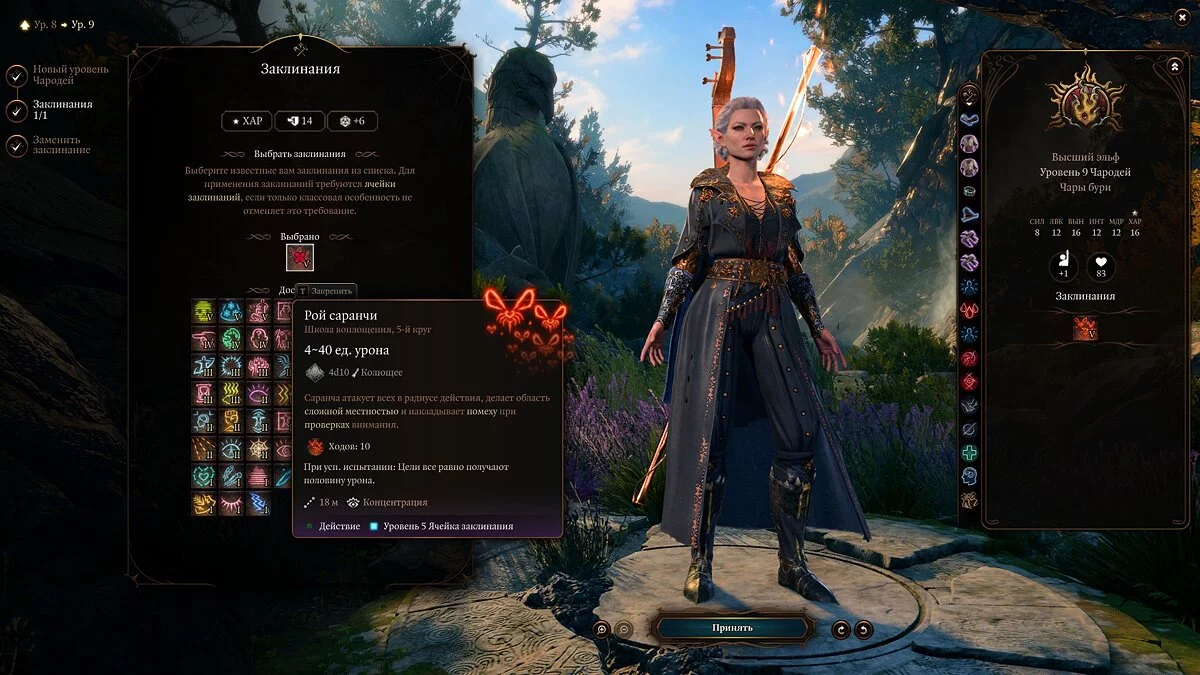This screenshot has height=675, width=1200.
Task: Go to the Заклинания 1/1 step
Action: 17,110
